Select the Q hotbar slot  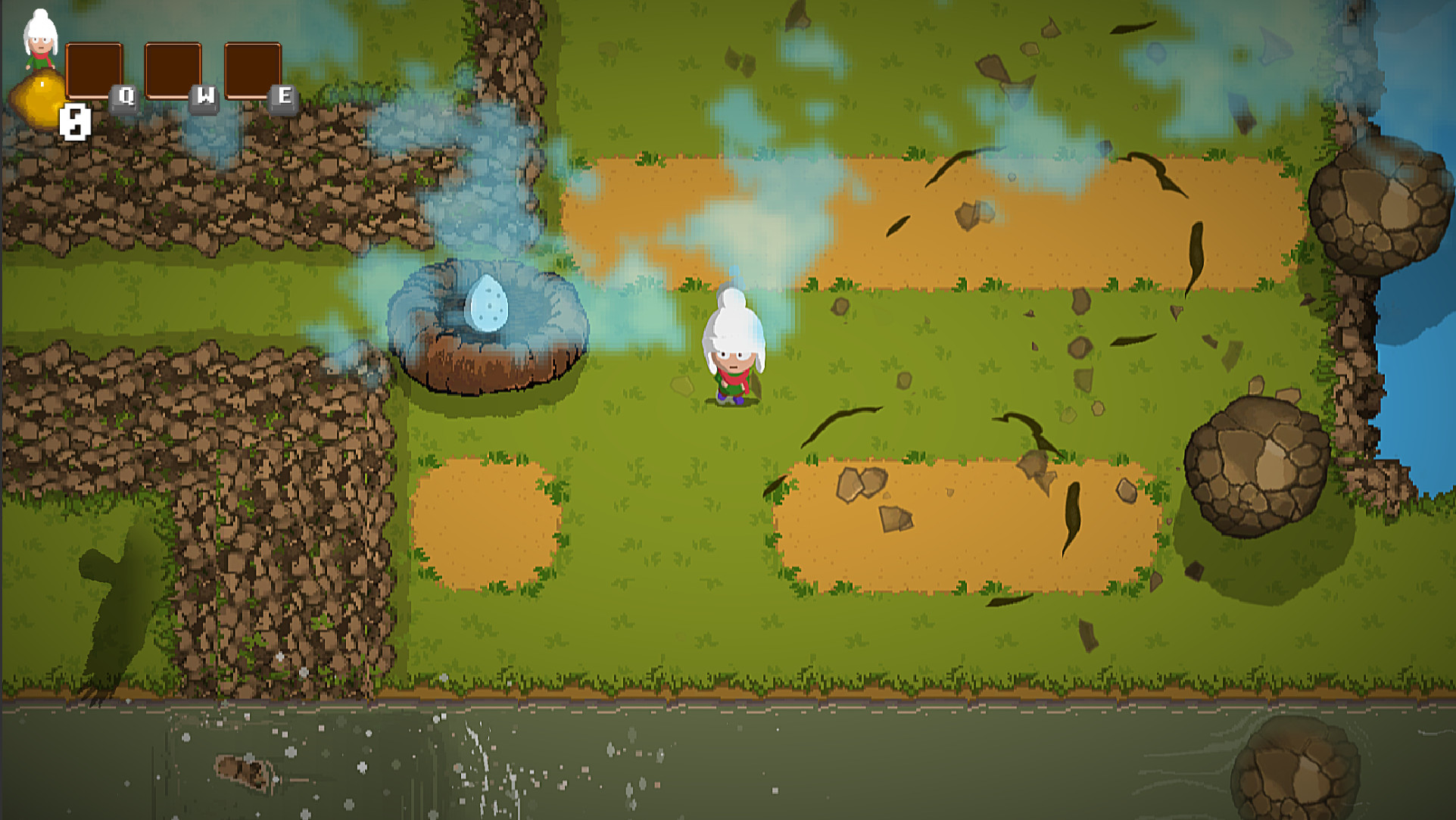click(x=94, y=70)
